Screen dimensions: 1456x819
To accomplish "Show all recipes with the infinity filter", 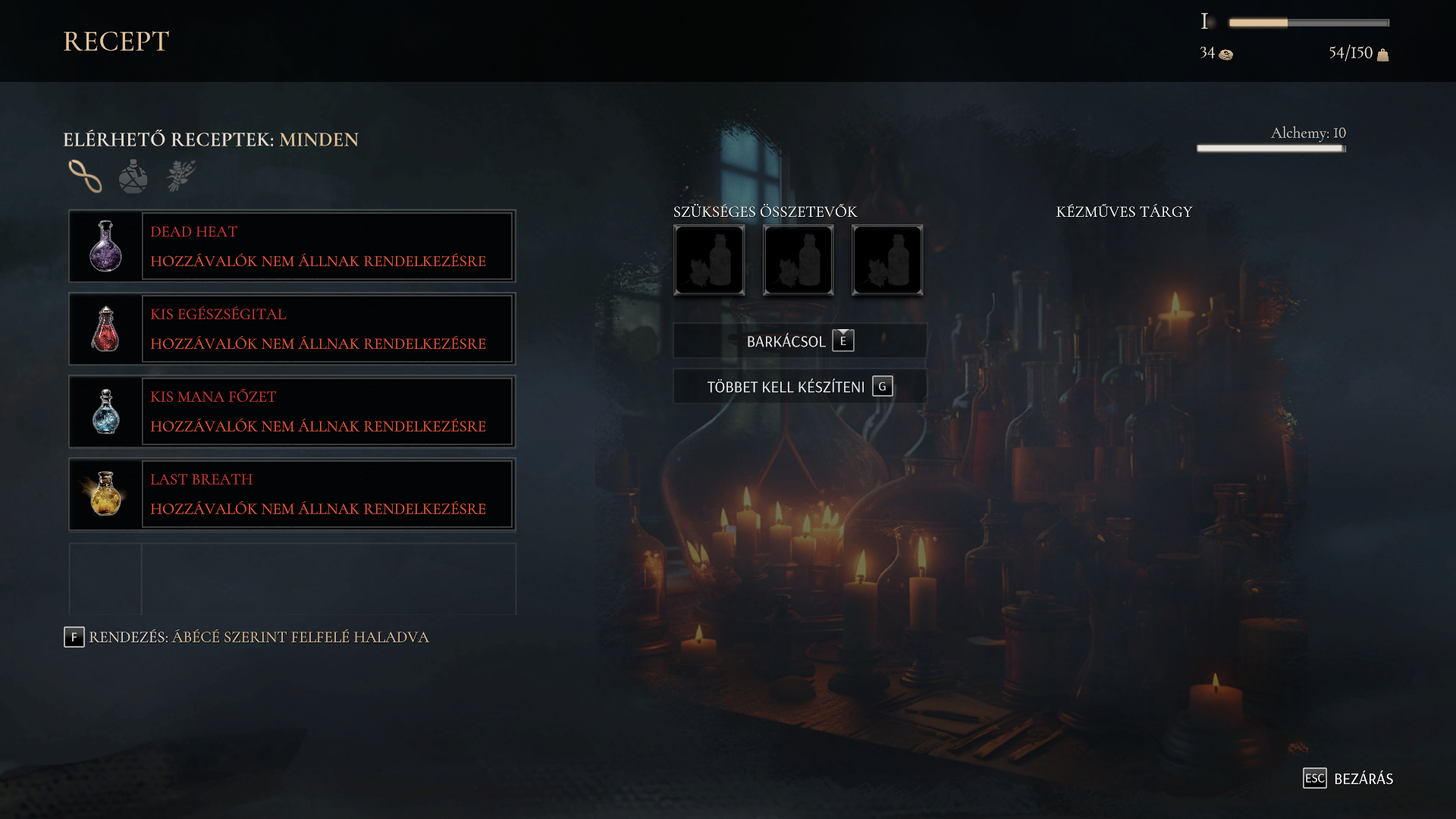I will [85, 176].
